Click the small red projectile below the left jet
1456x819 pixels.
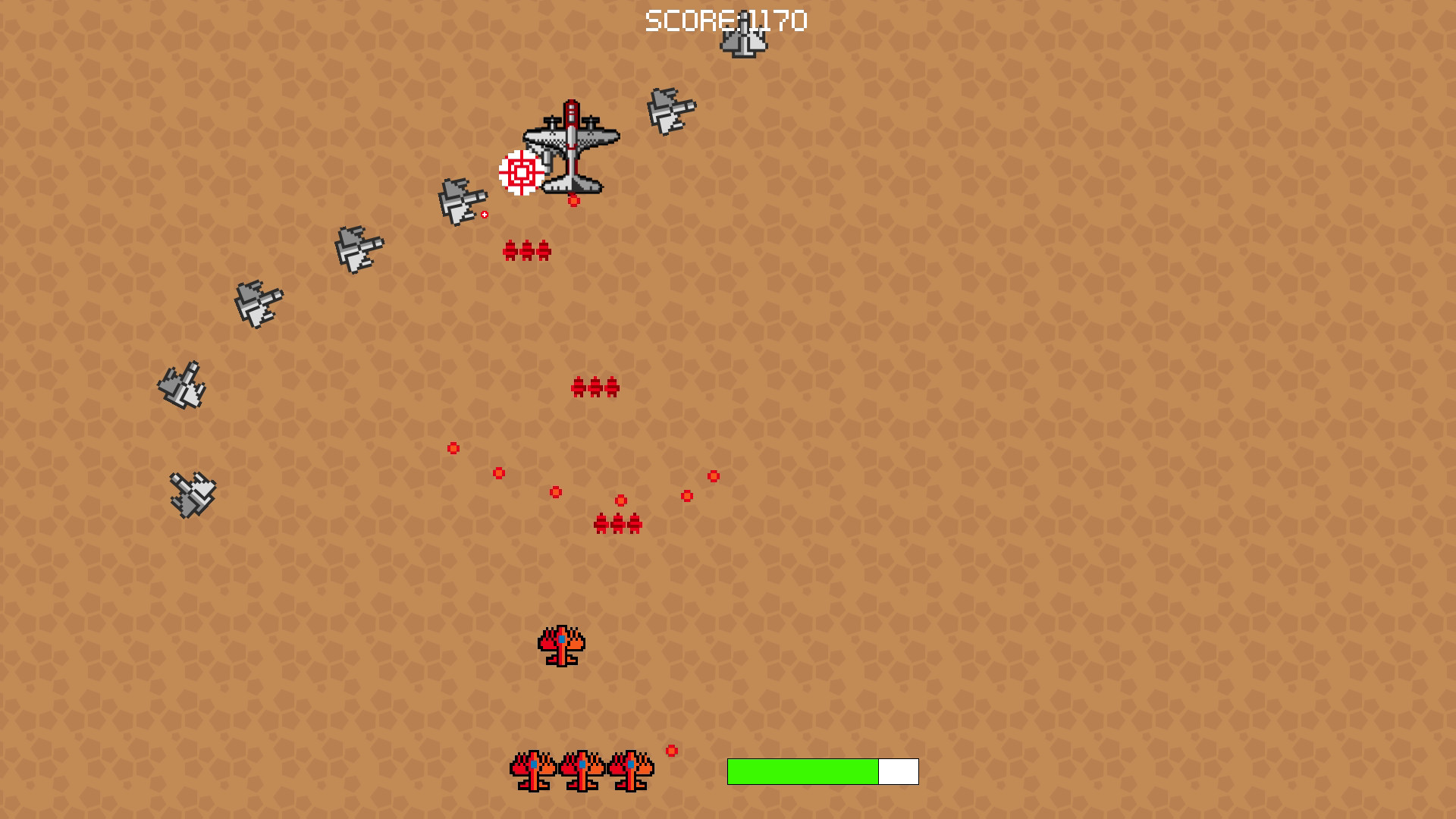[484, 214]
